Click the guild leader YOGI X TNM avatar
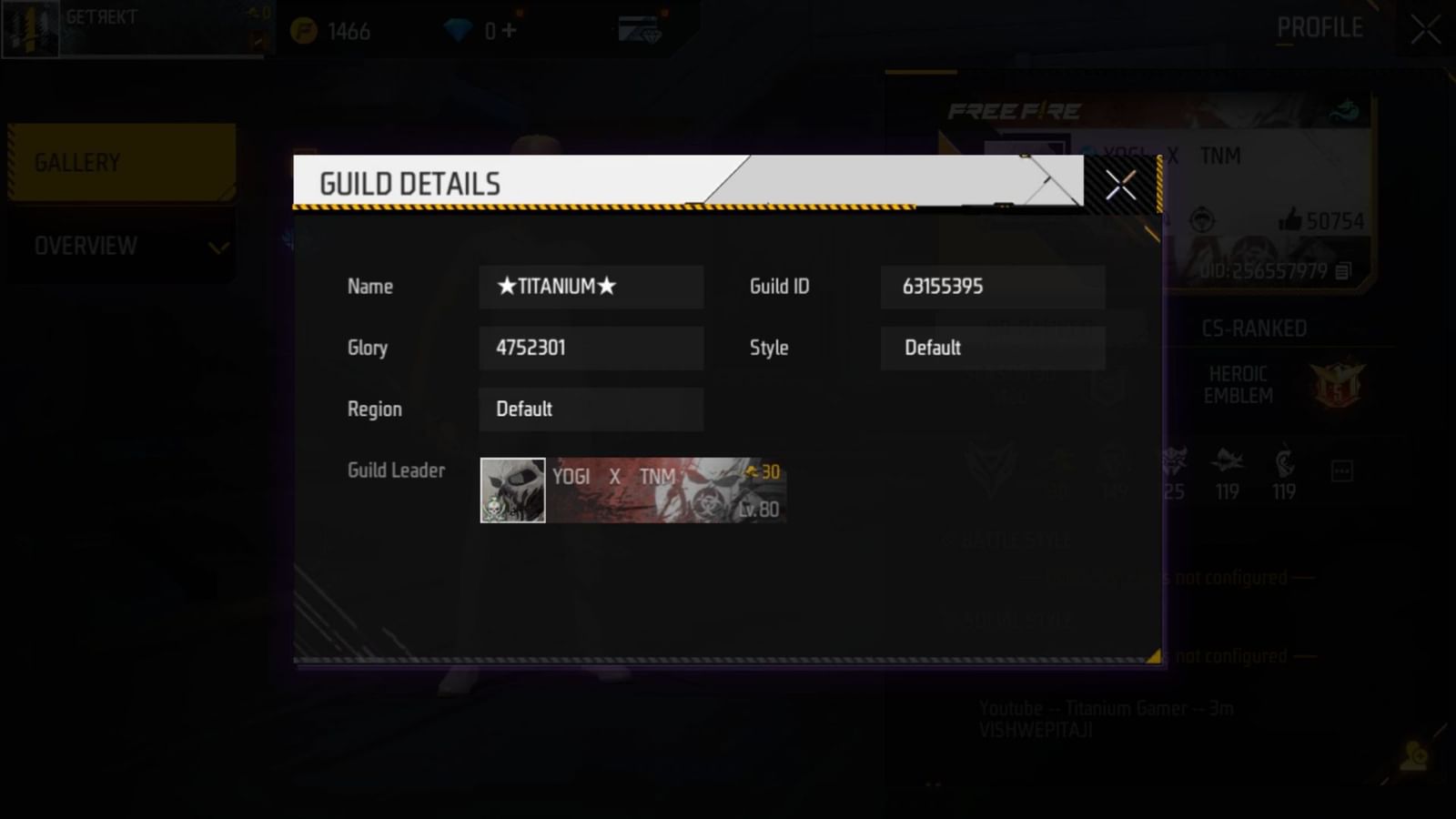This screenshot has width=1456, height=819. [511, 490]
